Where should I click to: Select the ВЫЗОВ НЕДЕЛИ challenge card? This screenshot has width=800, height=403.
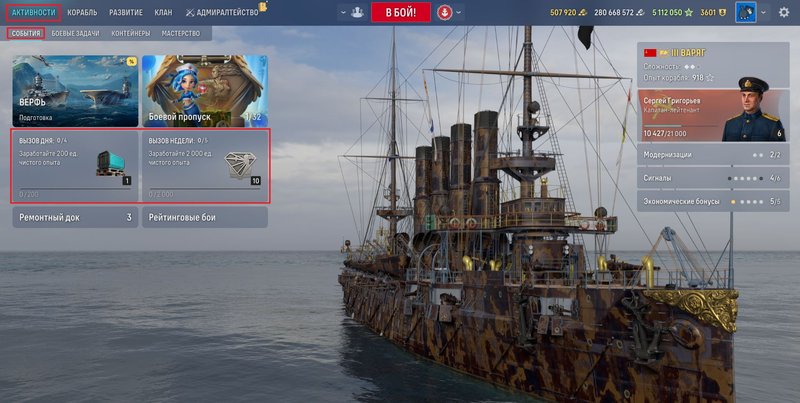(204, 166)
